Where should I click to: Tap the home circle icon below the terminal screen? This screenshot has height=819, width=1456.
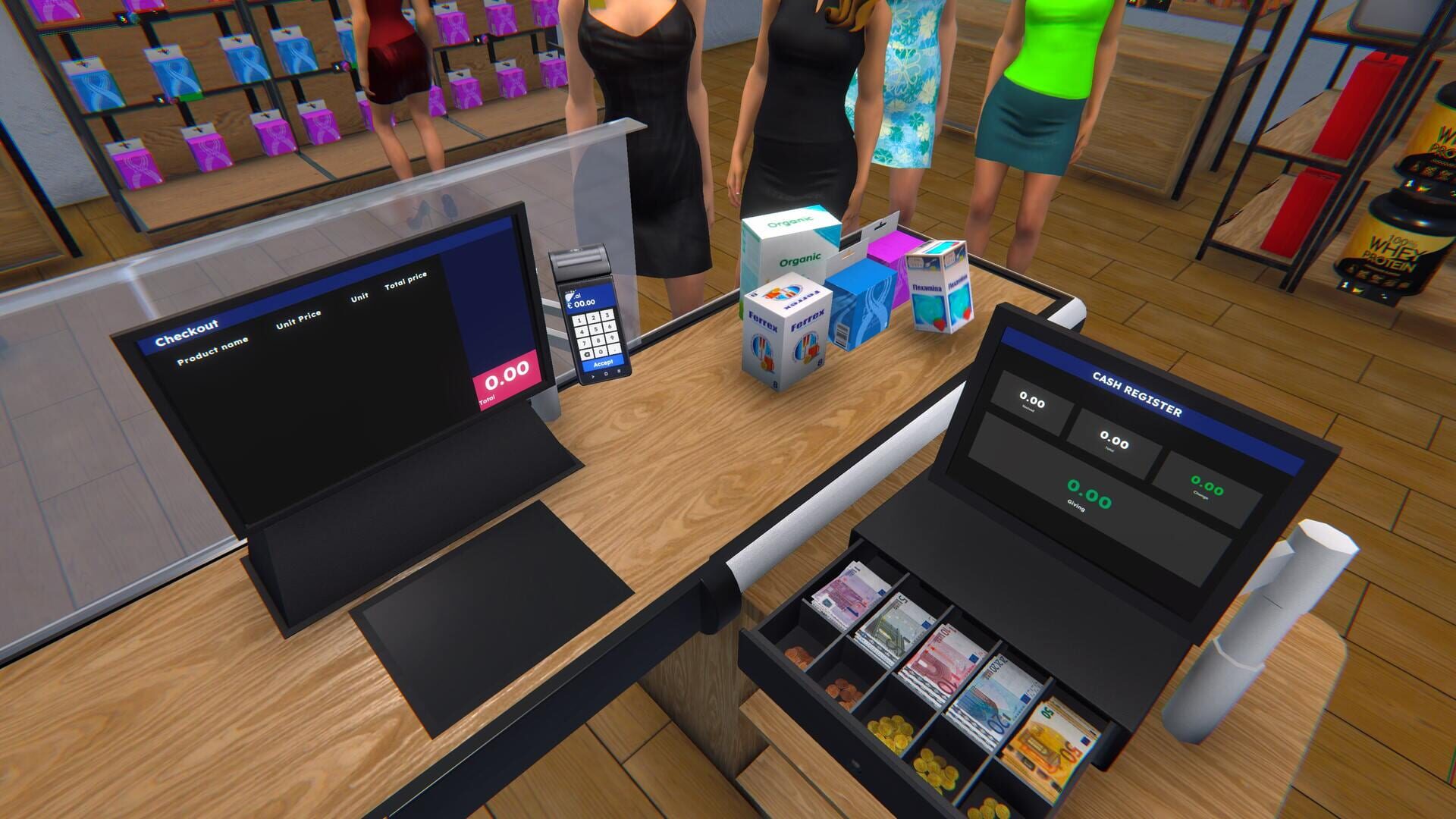click(607, 373)
